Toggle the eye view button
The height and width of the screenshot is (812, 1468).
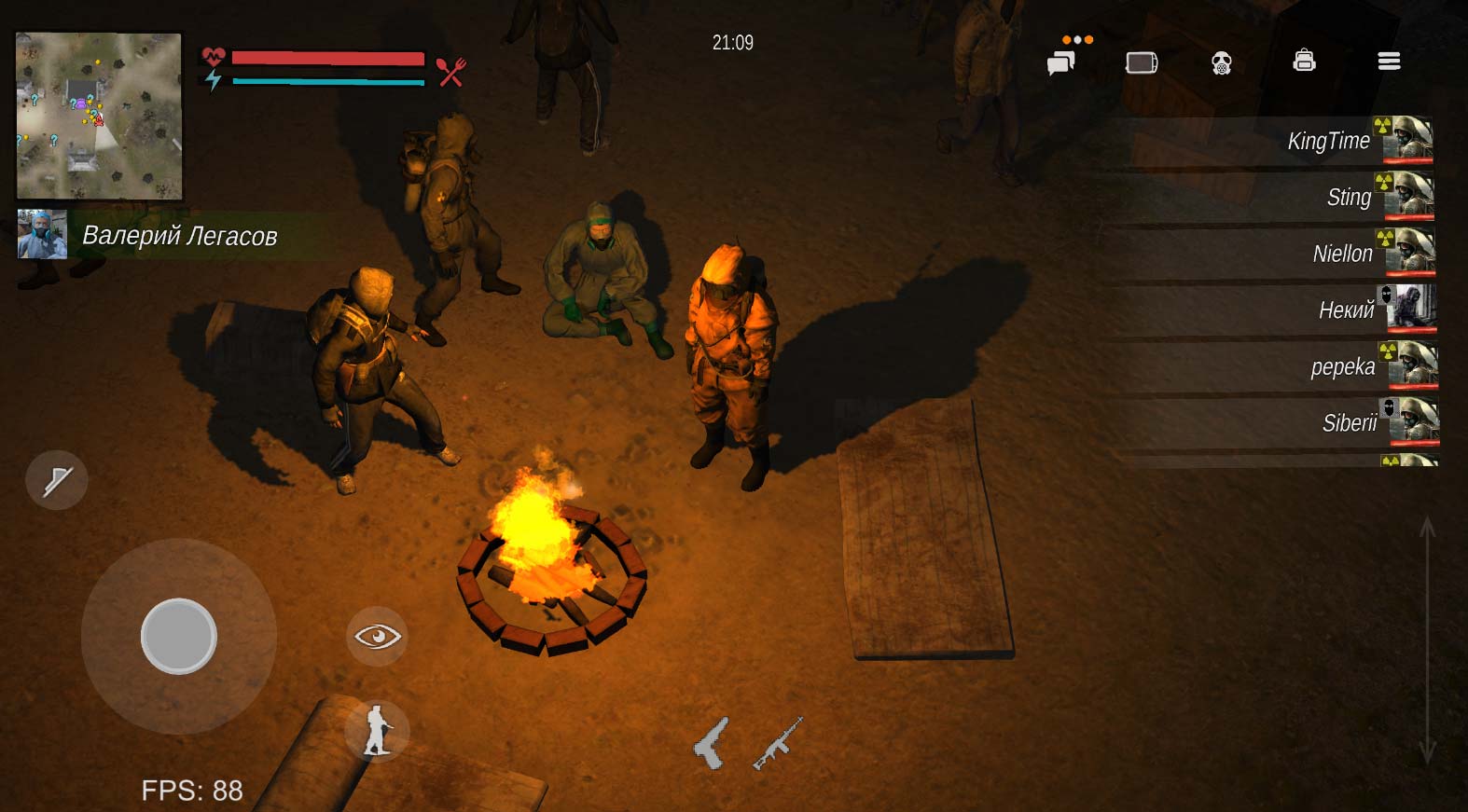point(377,637)
